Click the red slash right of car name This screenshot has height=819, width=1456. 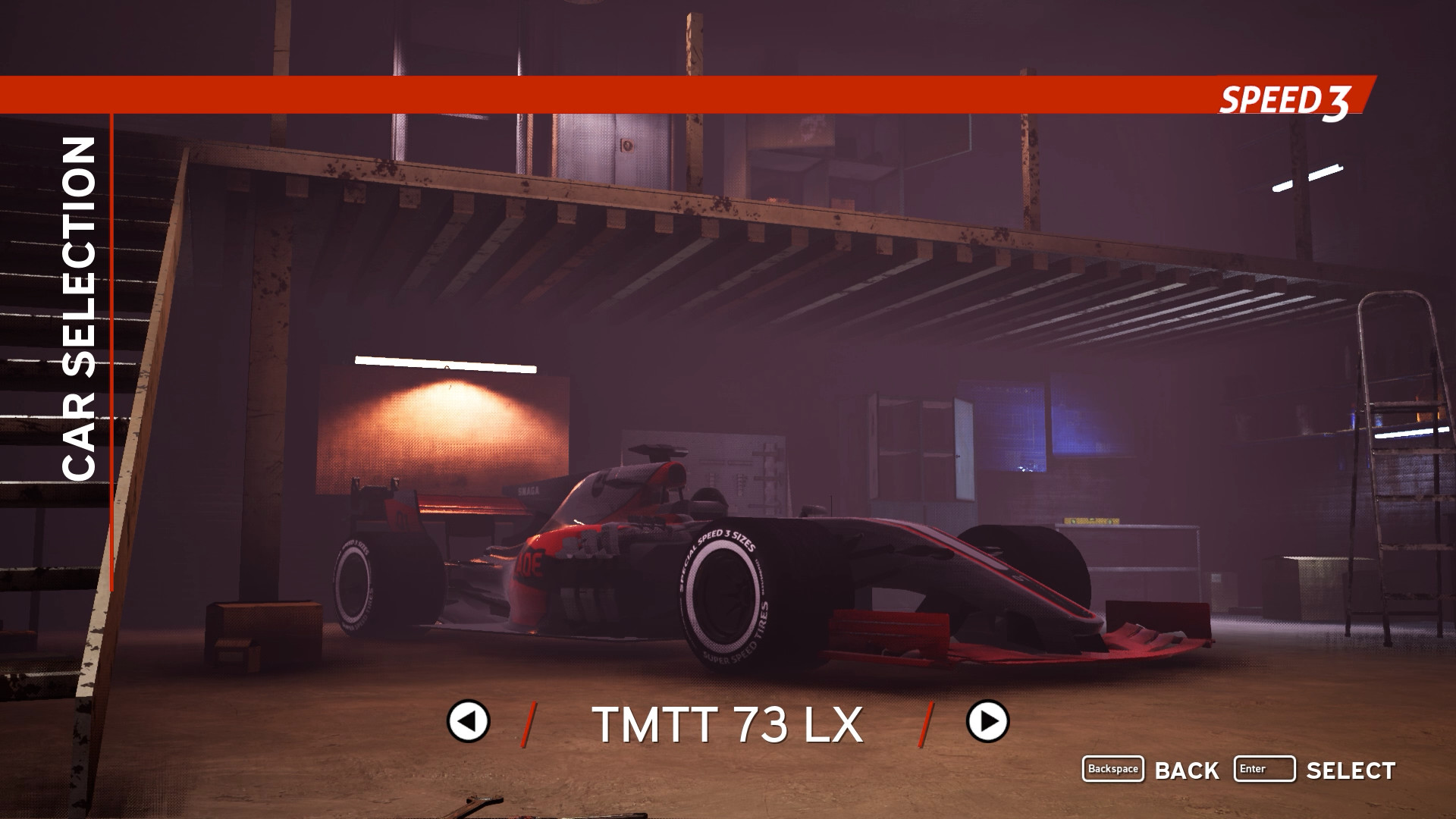(925, 723)
